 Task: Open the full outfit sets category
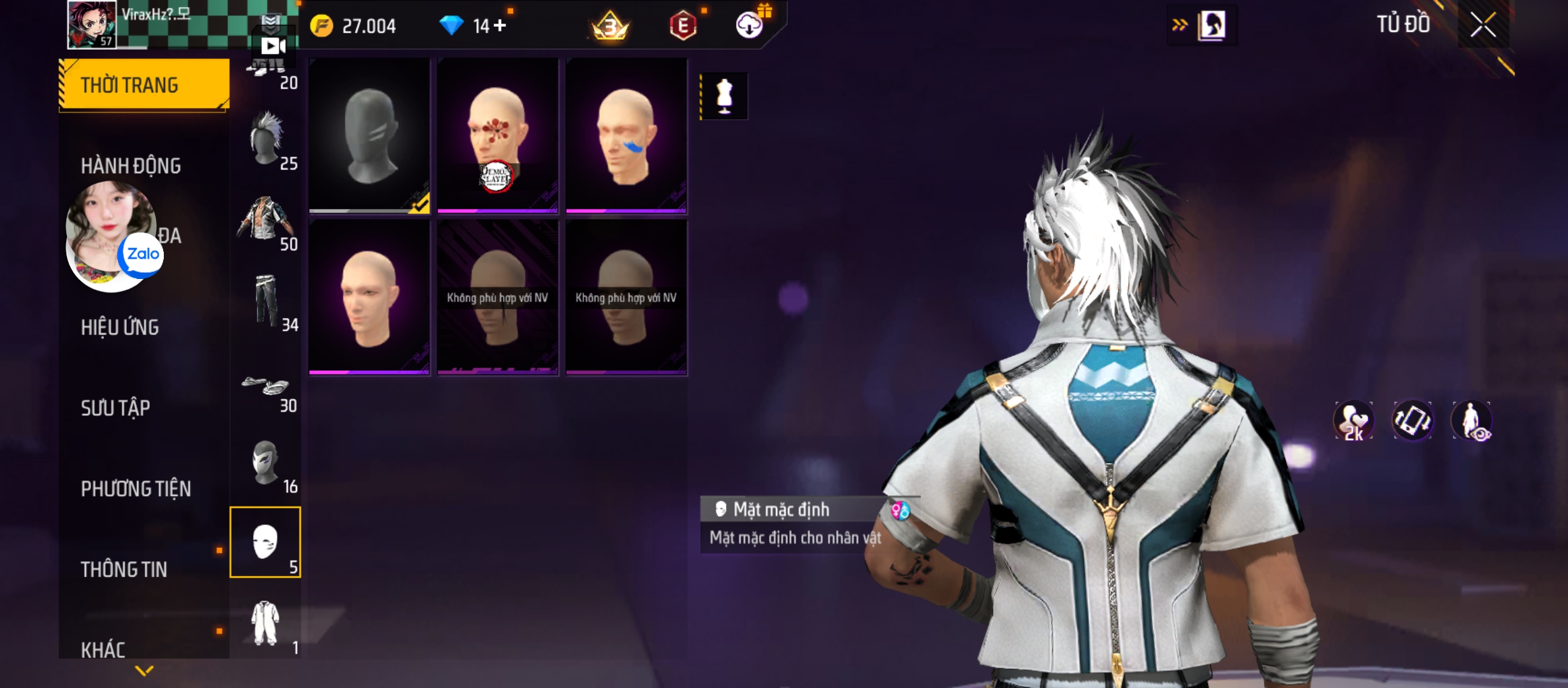click(265, 624)
